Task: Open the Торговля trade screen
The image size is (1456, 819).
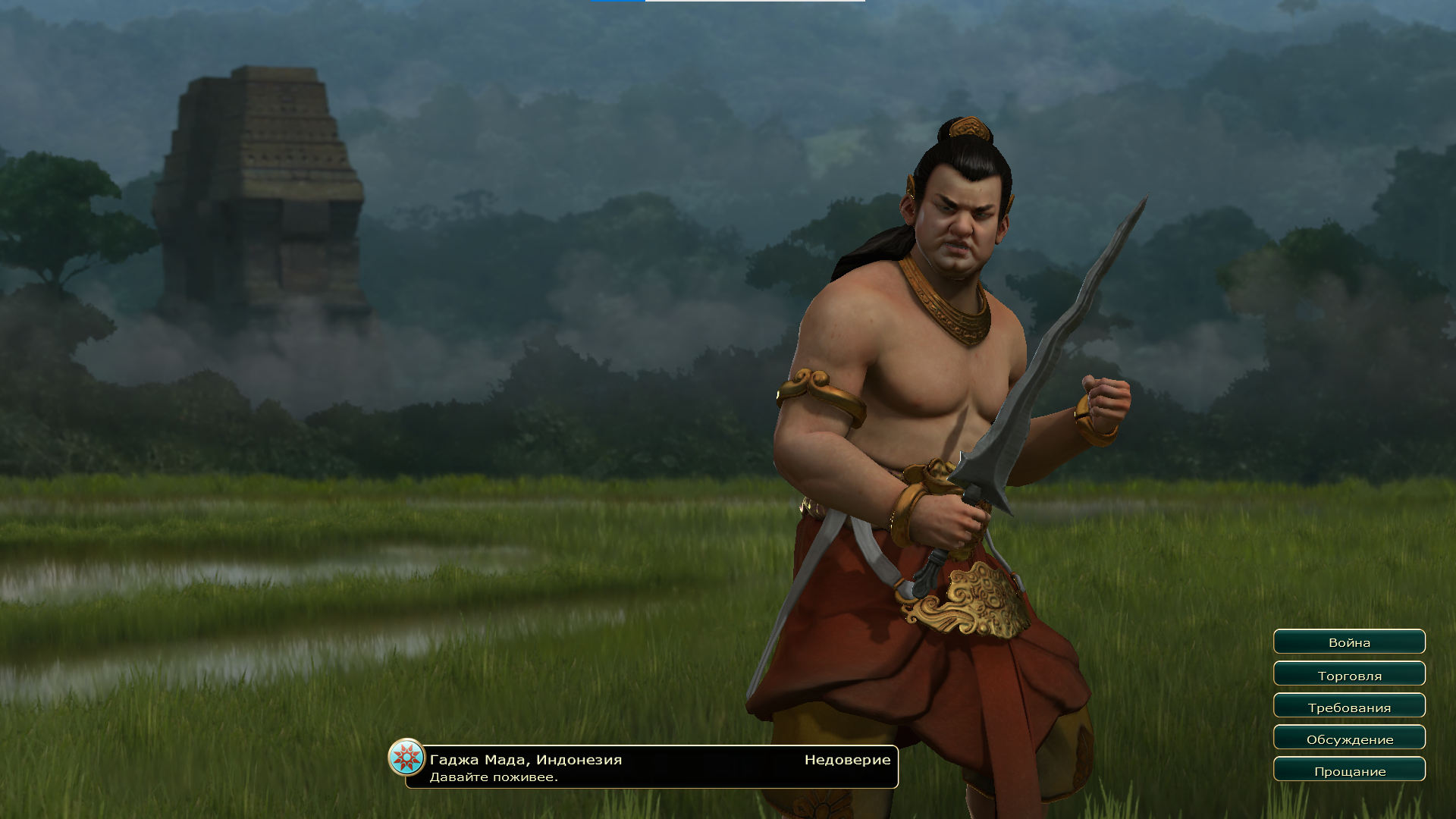Action: coord(1349,675)
